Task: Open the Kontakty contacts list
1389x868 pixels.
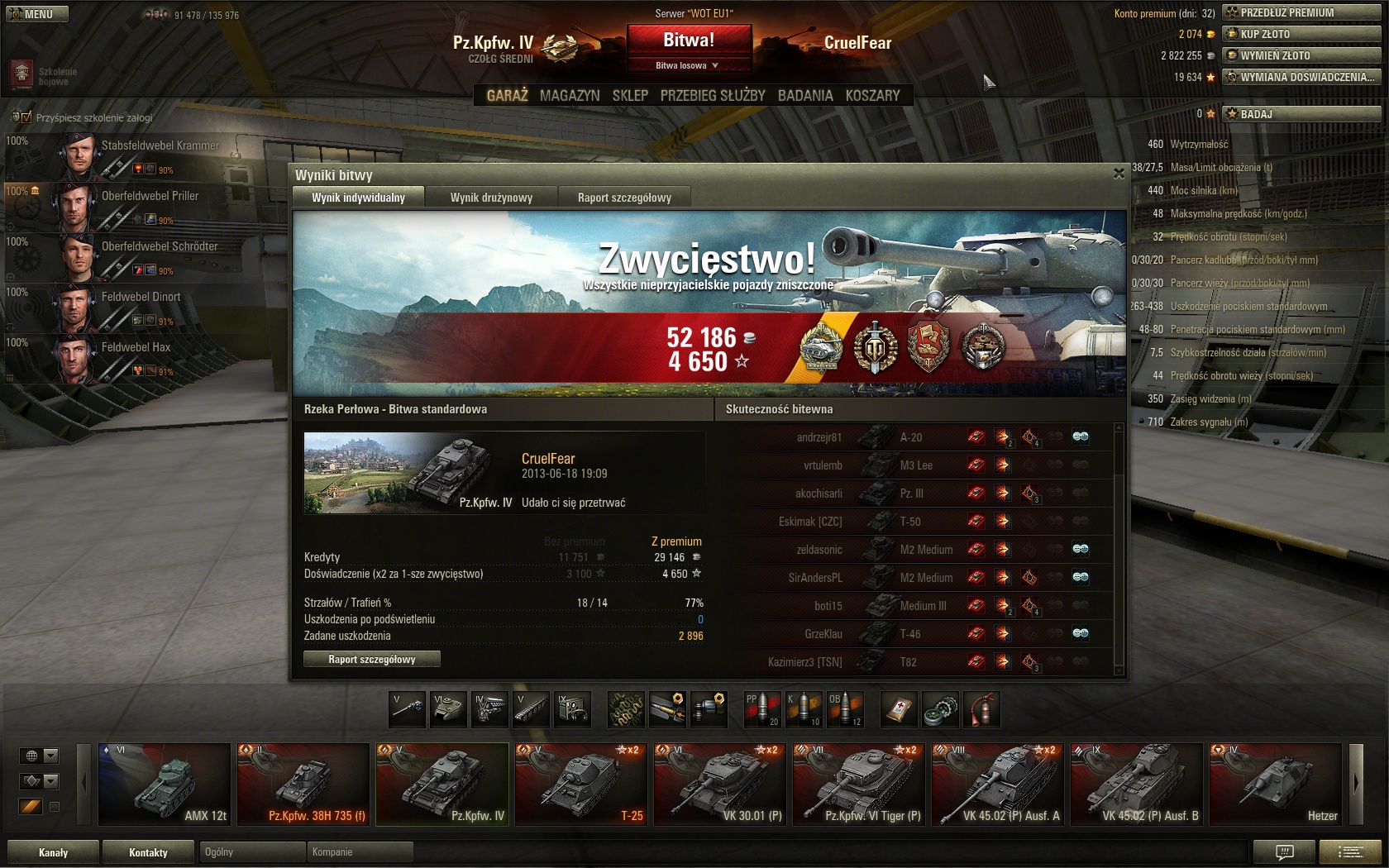Action: point(149,852)
